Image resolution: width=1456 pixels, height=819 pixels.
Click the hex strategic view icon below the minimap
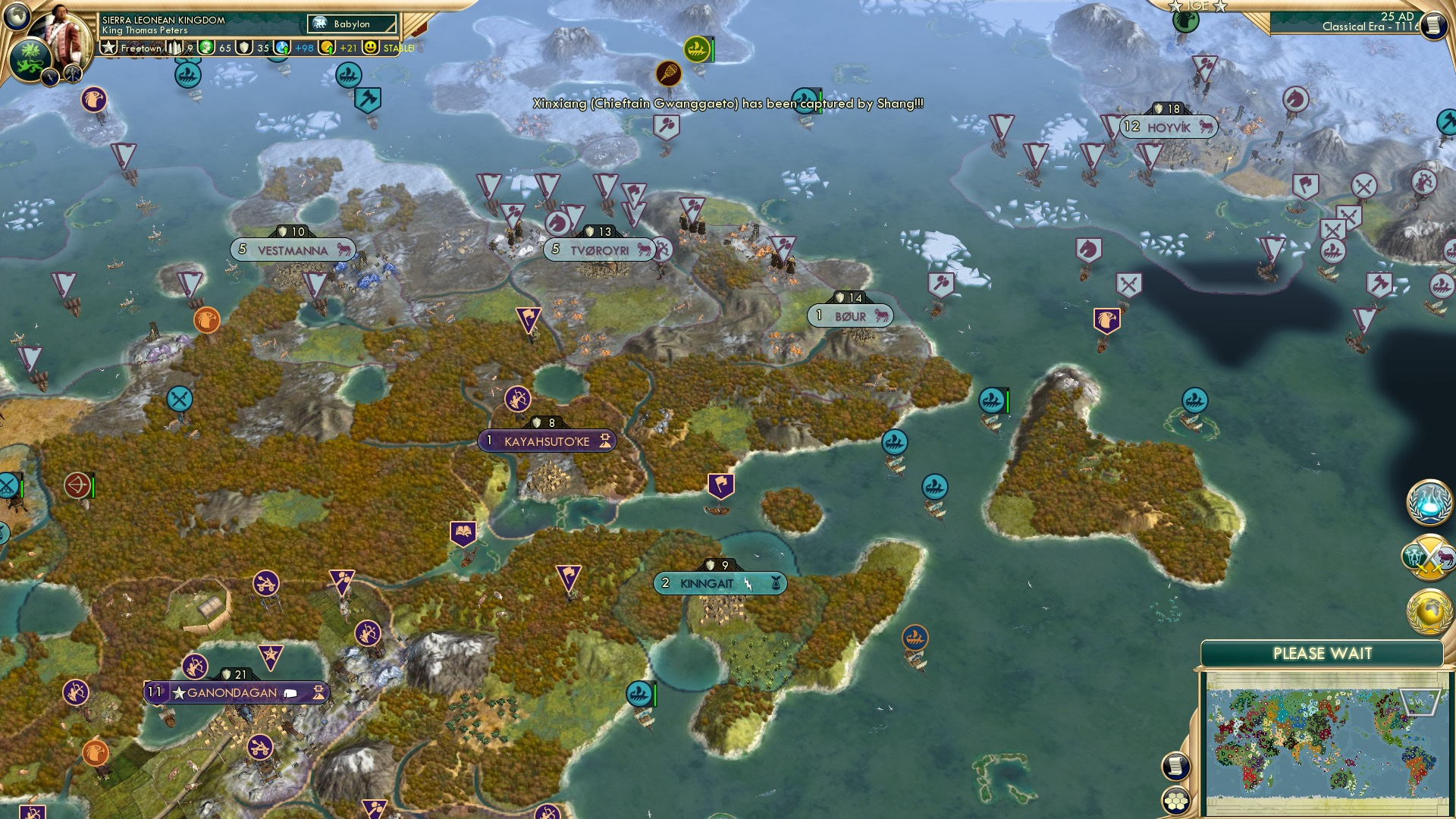[1175, 801]
